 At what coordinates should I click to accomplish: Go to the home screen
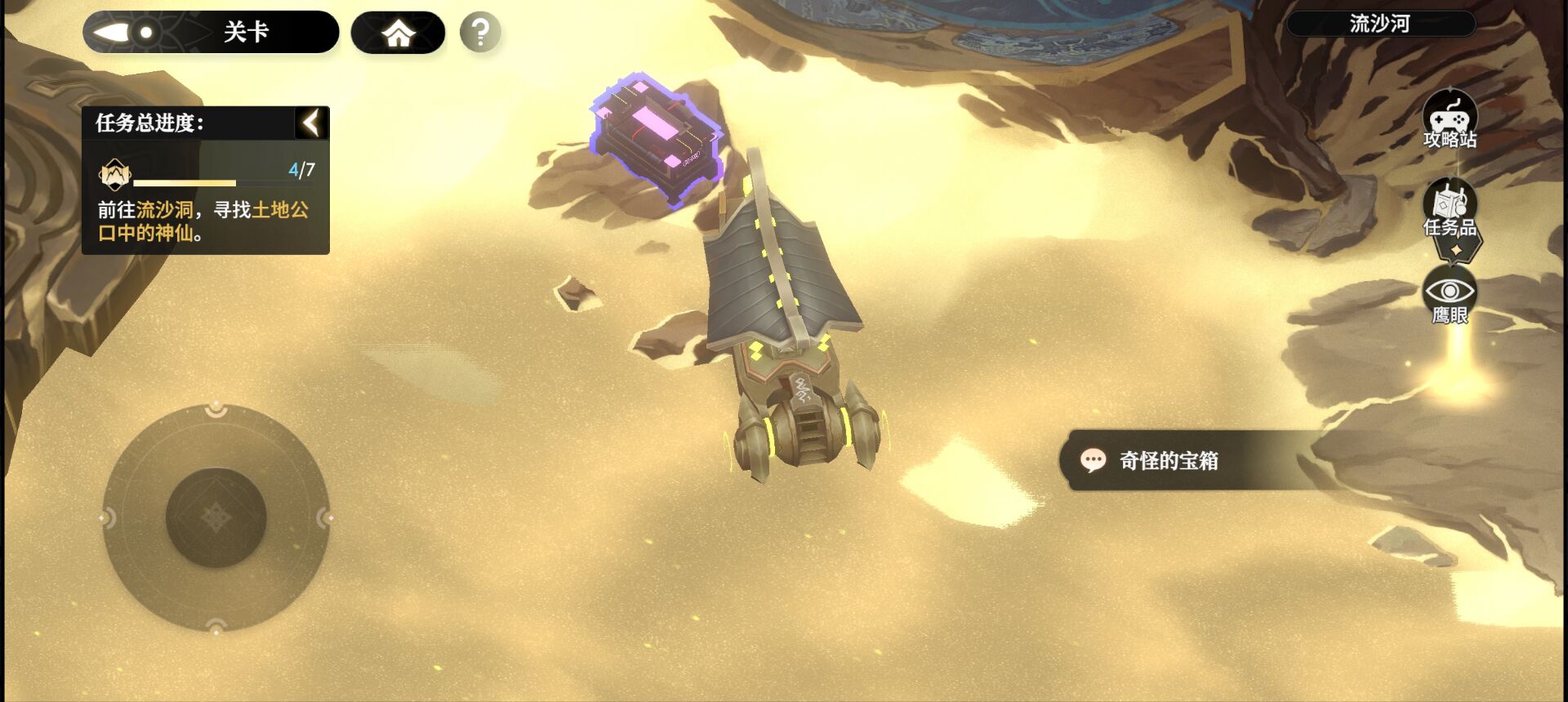tap(398, 34)
